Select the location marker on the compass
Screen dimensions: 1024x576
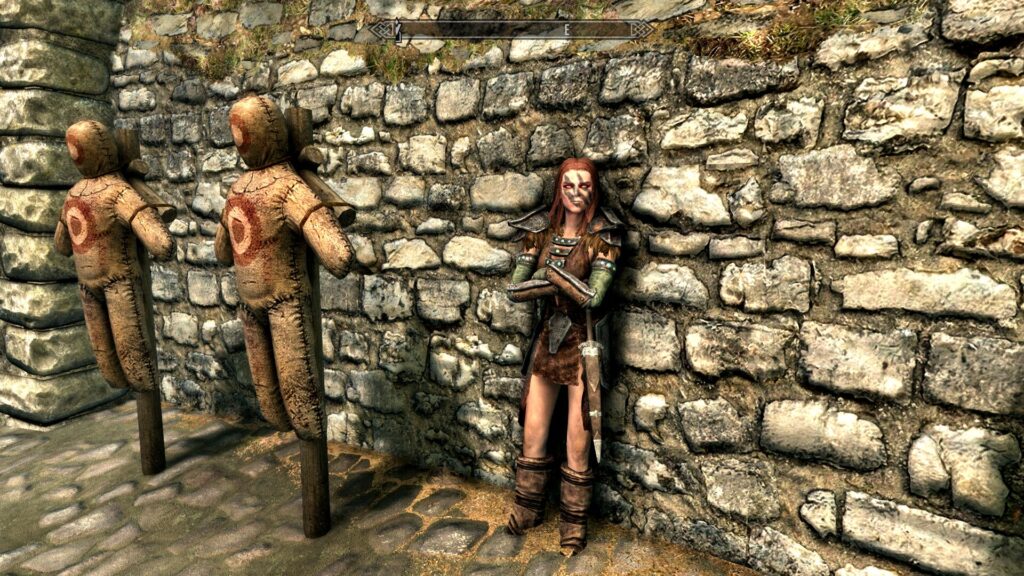(398, 32)
